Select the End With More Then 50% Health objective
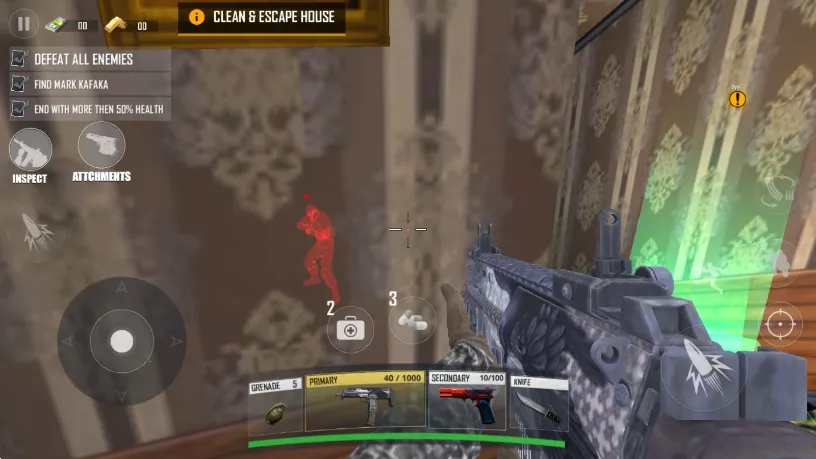This screenshot has height=459, width=816. pos(88,108)
